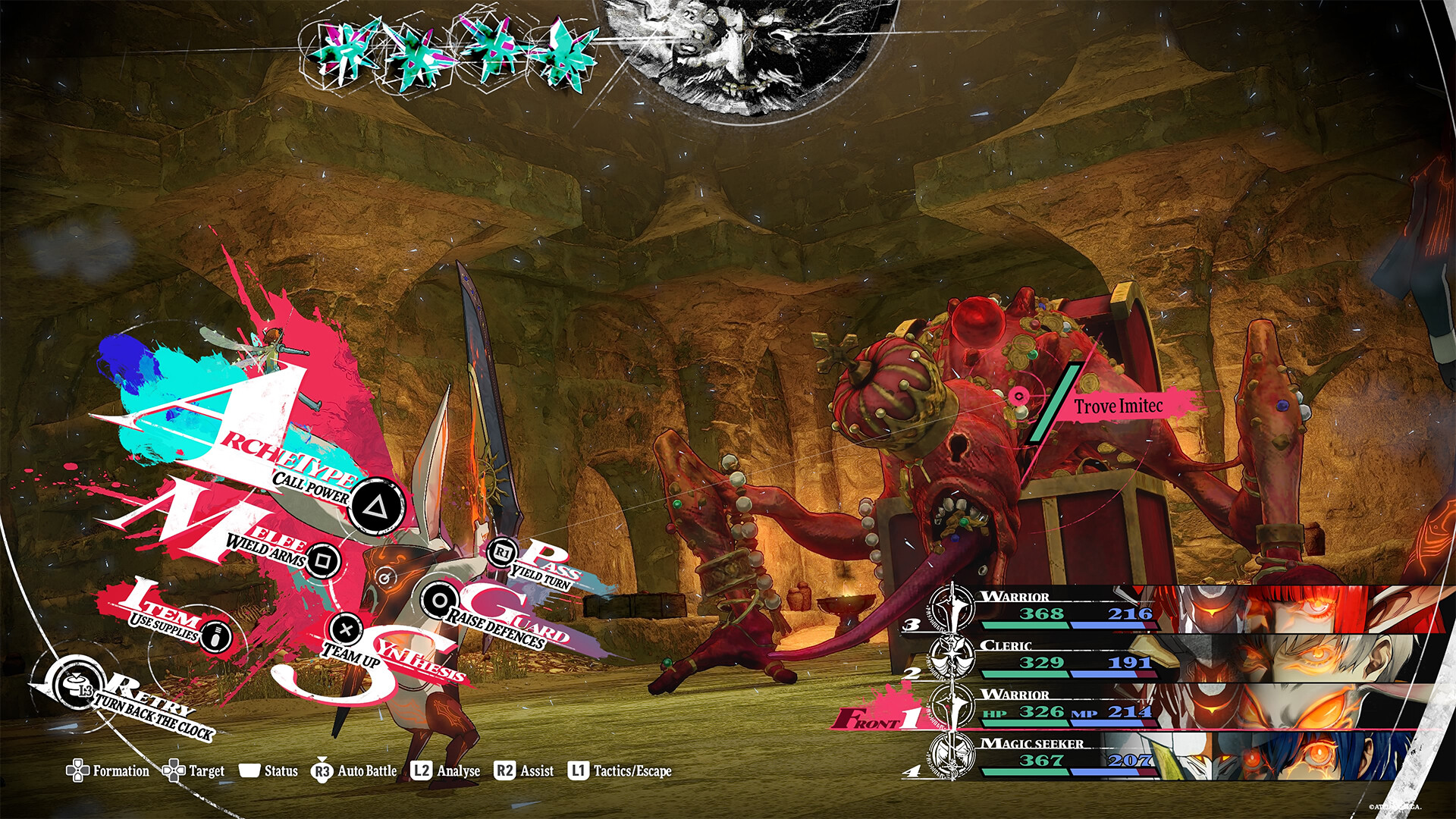The image size is (1456, 819).
Task: Select the Guard Raise Defences command
Action: pyautogui.click(x=439, y=600)
